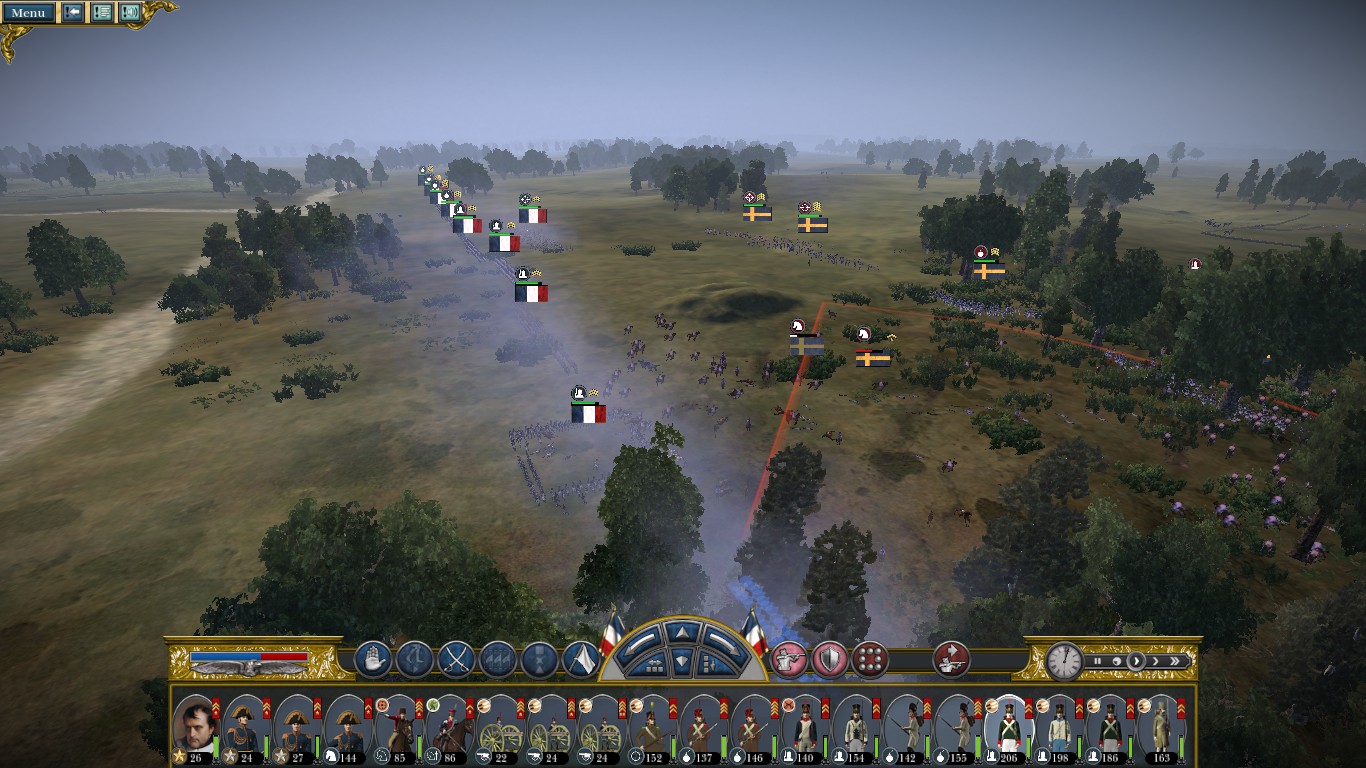Toggle the advice text lines button

click(102, 13)
